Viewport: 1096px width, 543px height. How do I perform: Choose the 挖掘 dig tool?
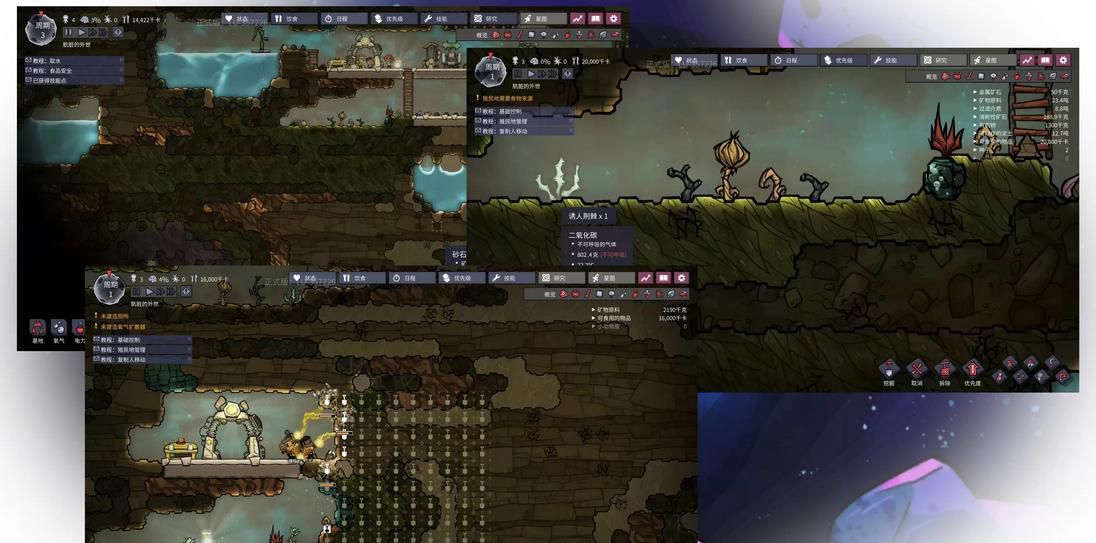coord(889,370)
